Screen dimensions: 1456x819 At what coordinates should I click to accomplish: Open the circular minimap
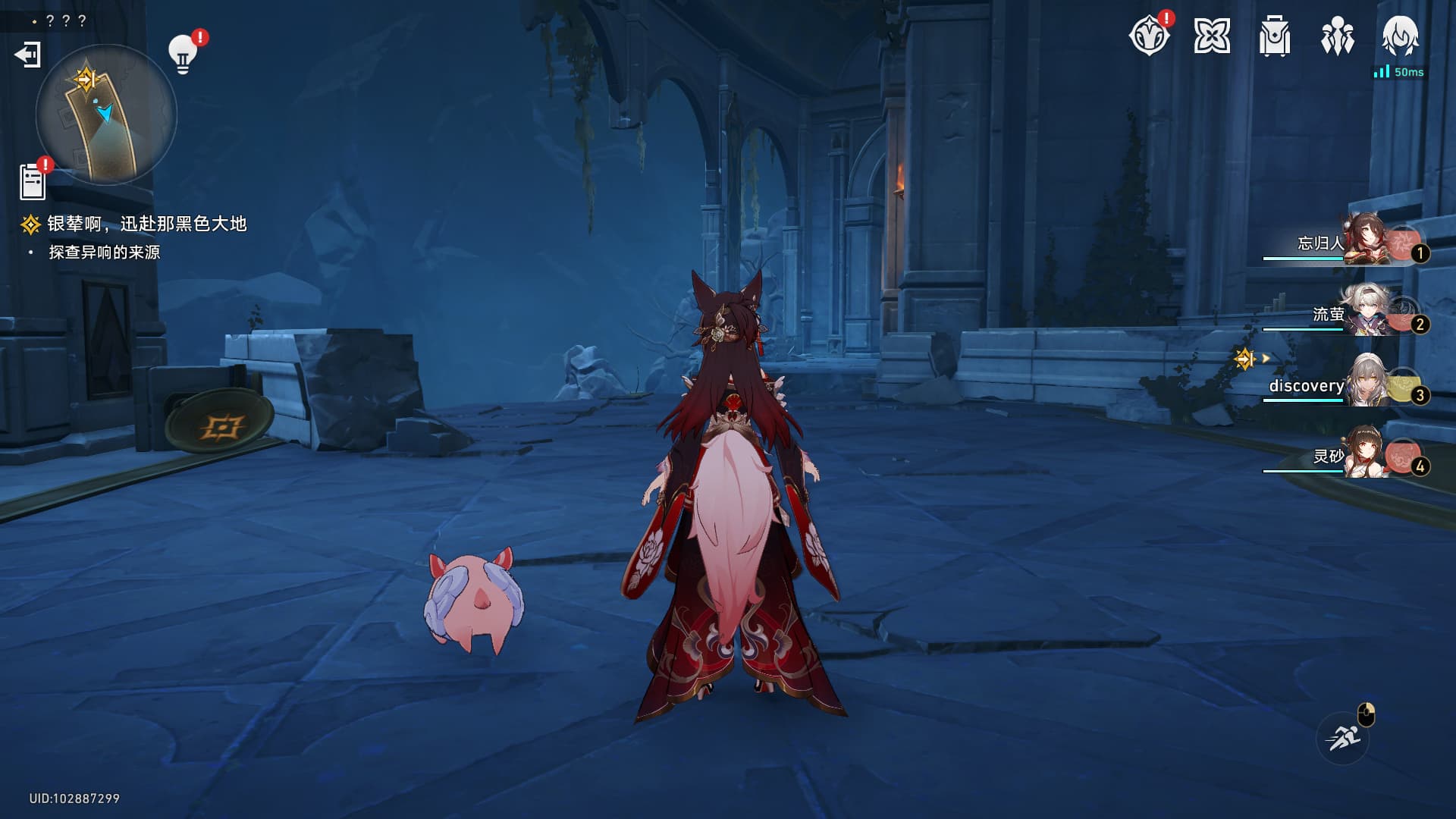pos(106,115)
